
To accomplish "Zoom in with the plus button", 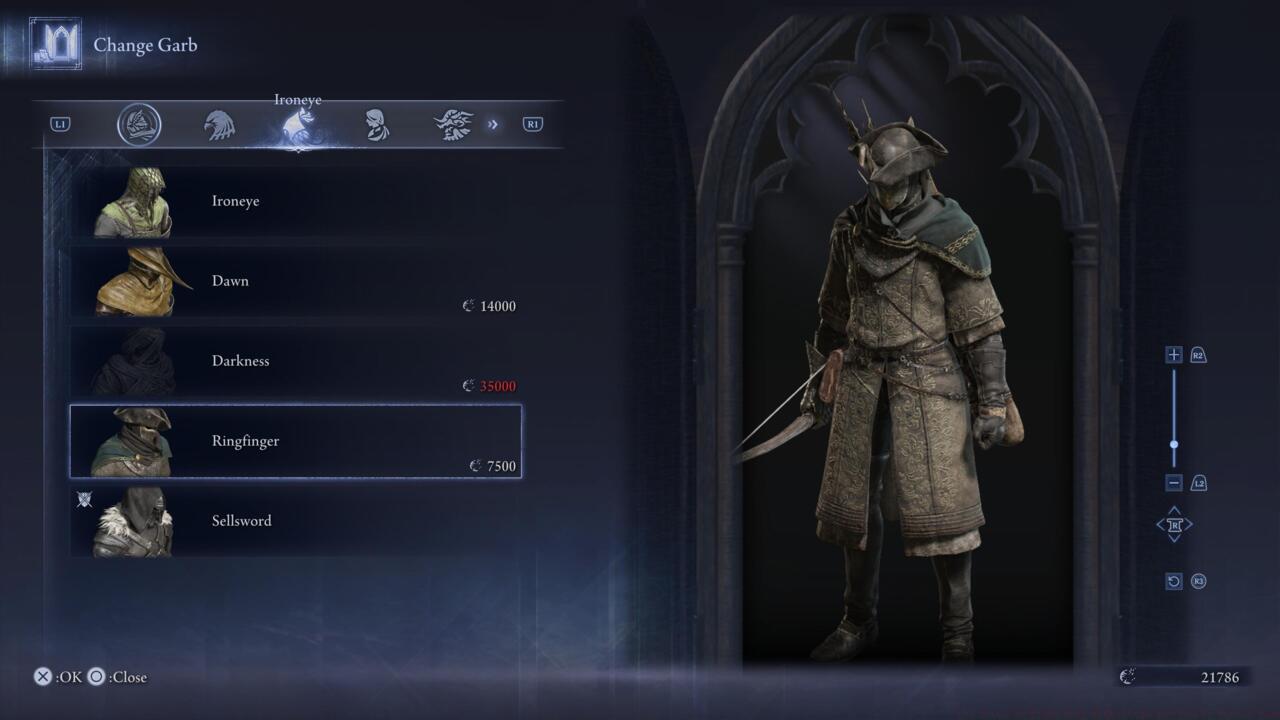I will click(x=1174, y=355).
